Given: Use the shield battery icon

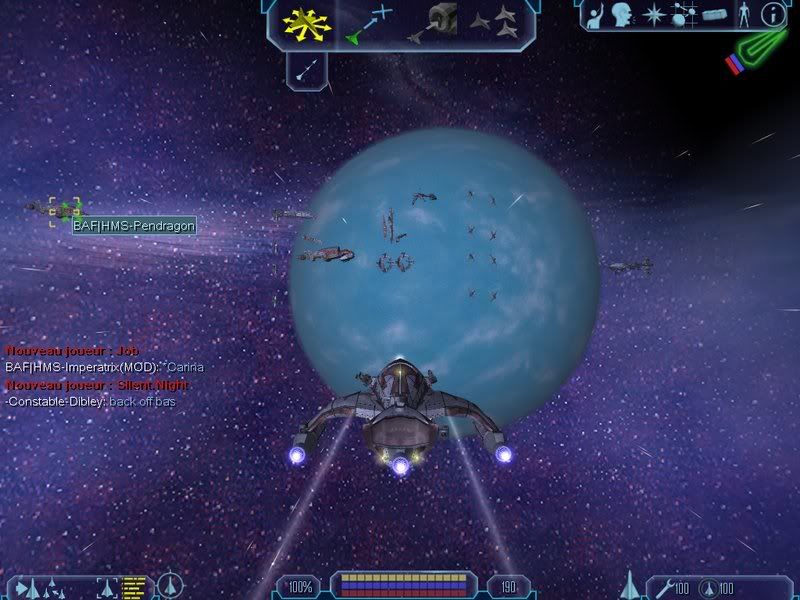Looking at the screenshot, I should point(709,586).
